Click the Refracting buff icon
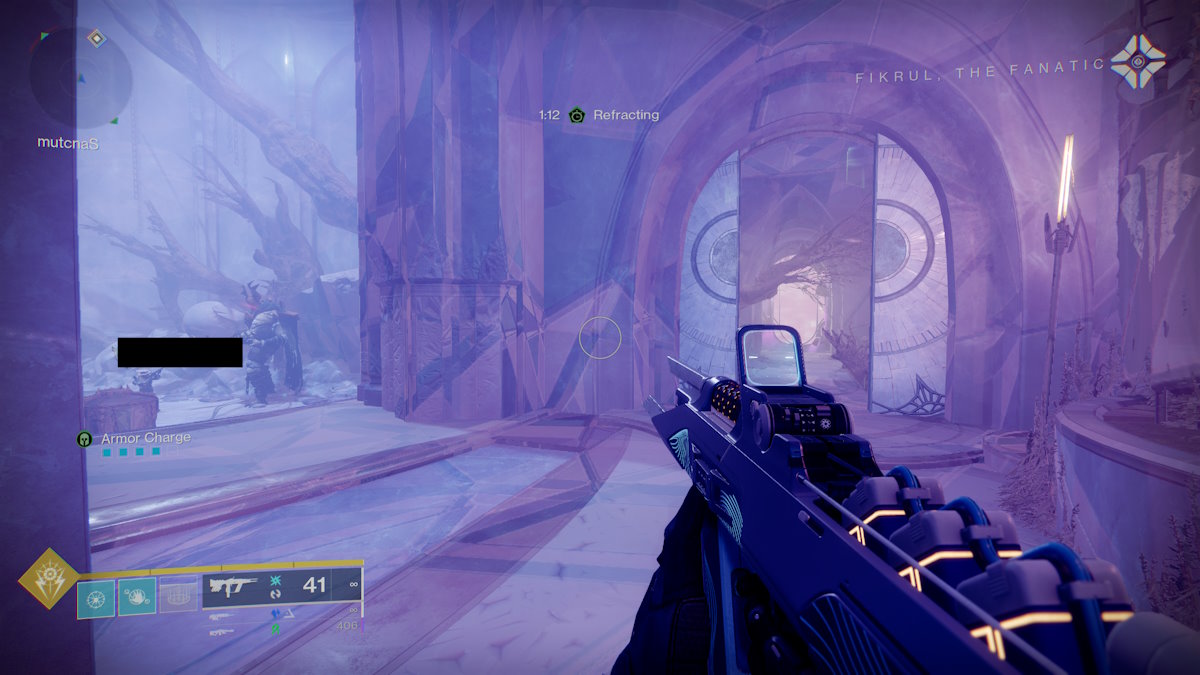Viewport: 1200px width, 675px height. (577, 116)
